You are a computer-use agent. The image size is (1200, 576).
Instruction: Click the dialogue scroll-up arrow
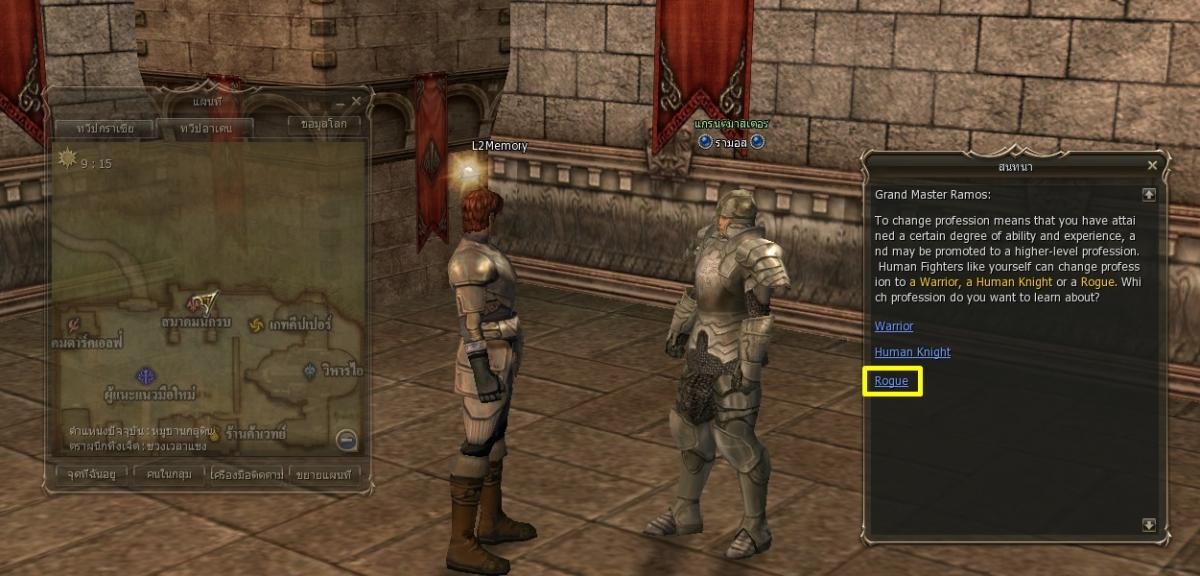pyautogui.click(x=1149, y=194)
